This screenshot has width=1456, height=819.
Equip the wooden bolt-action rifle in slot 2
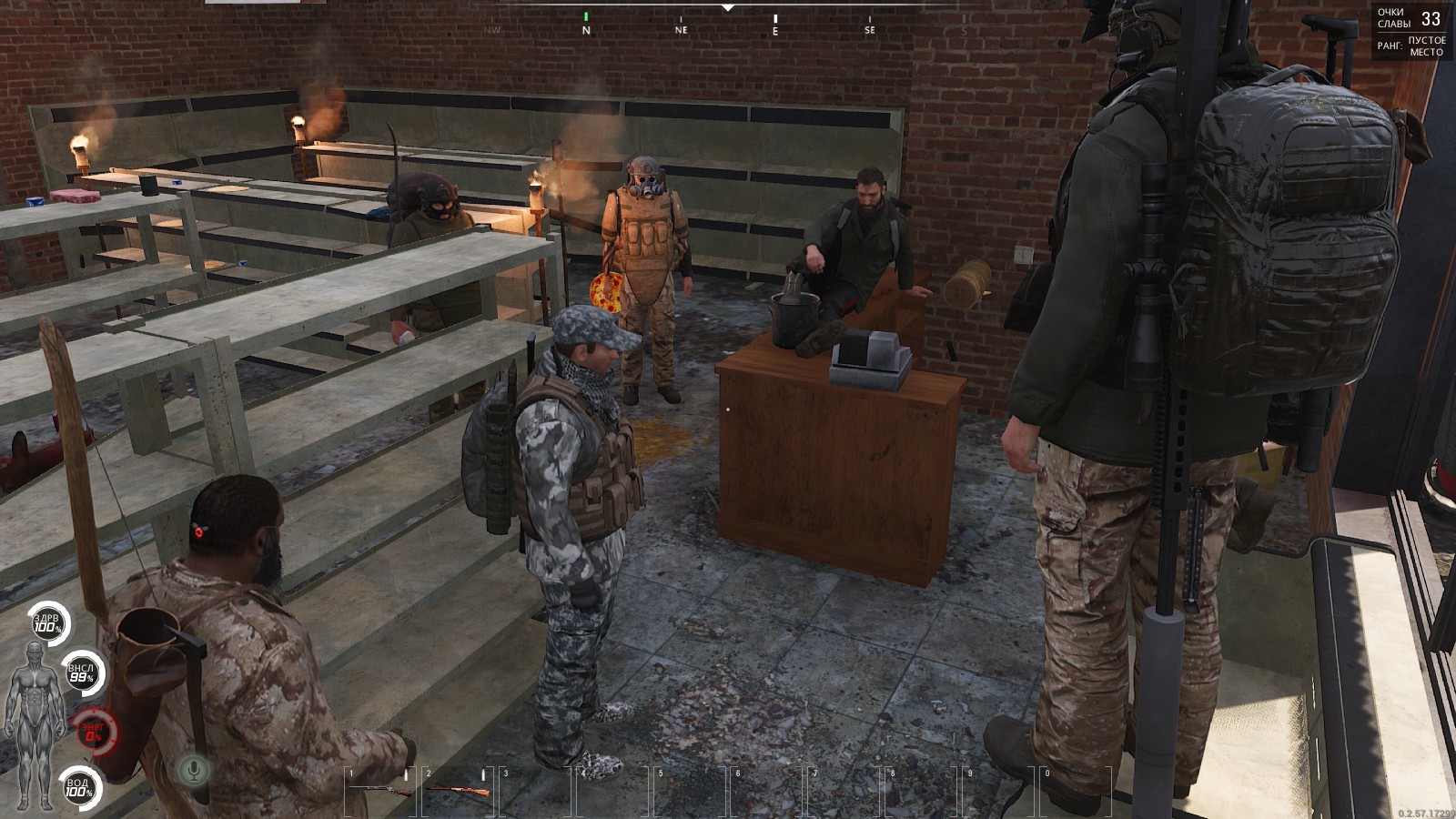click(x=458, y=790)
